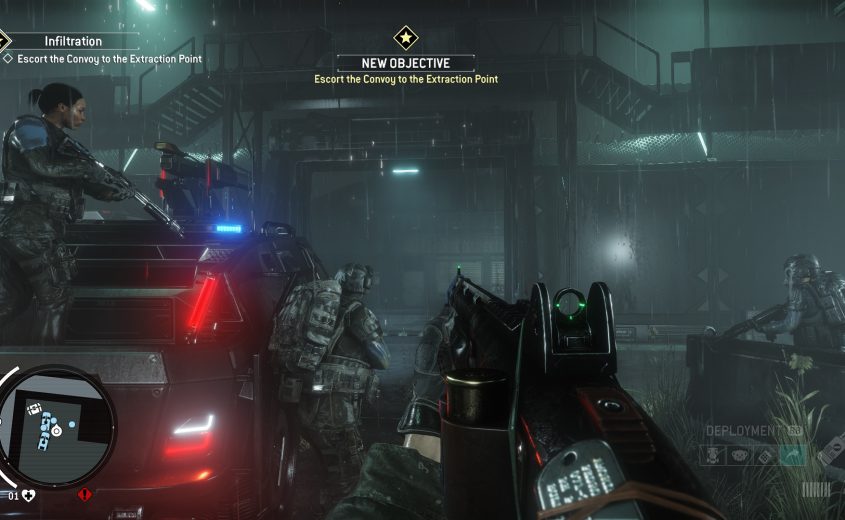Activate the highlighted teal deployment slot
The width and height of the screenshot is (845, 520).
[796, 456]
